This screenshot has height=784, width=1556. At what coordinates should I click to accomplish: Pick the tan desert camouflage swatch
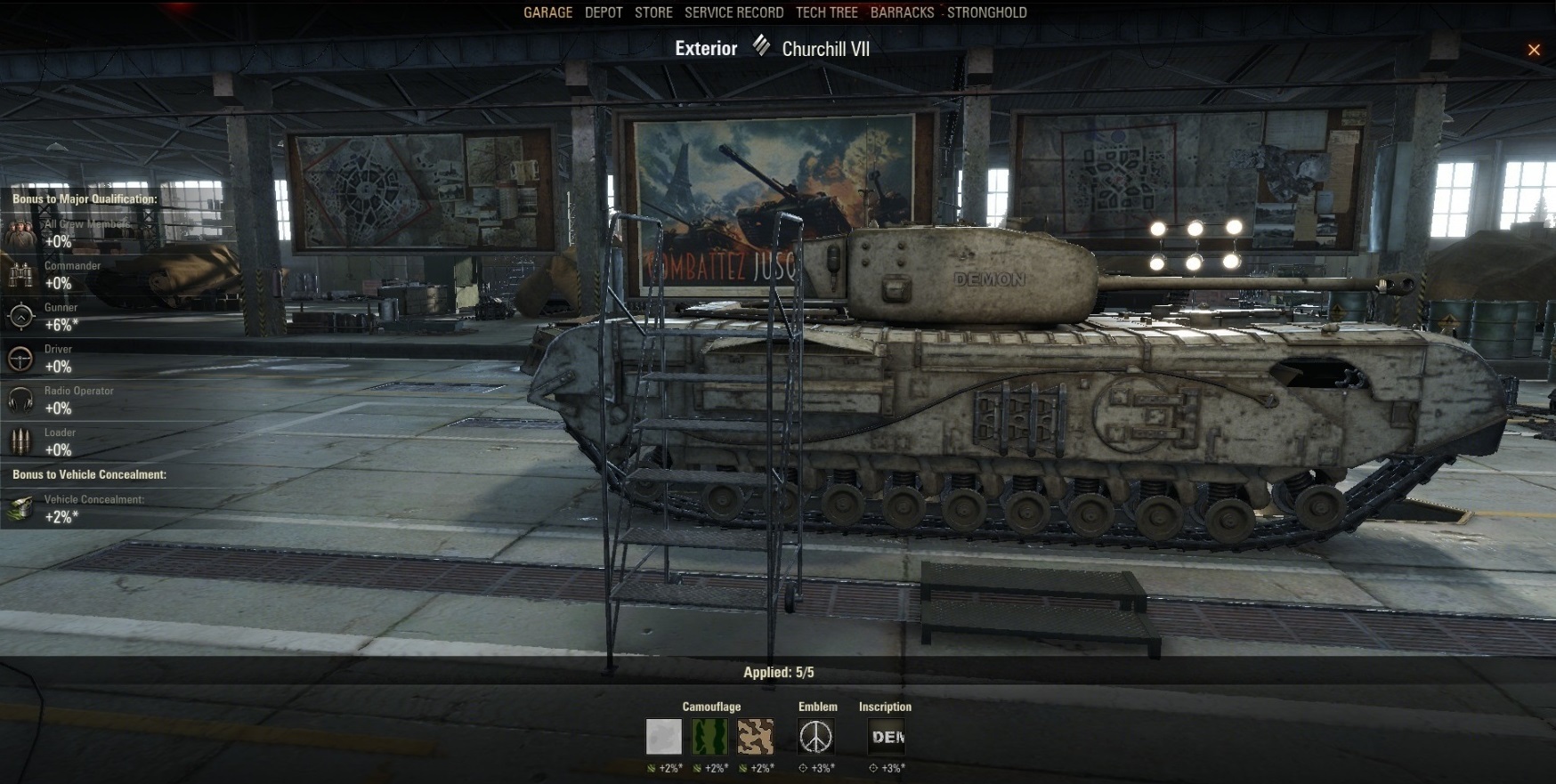click(x=756, y=737)
